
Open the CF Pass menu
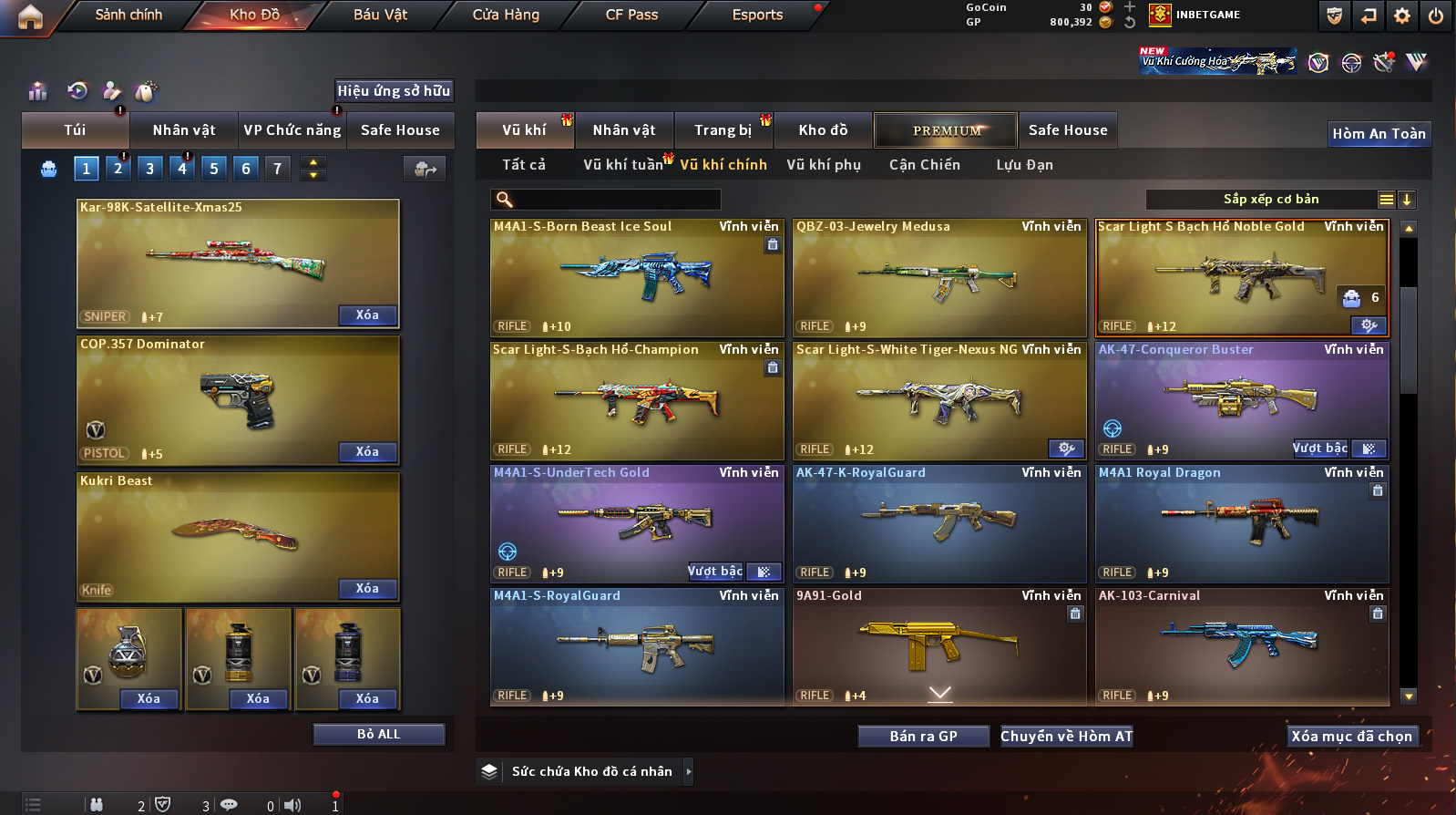[x=631, y=15]
